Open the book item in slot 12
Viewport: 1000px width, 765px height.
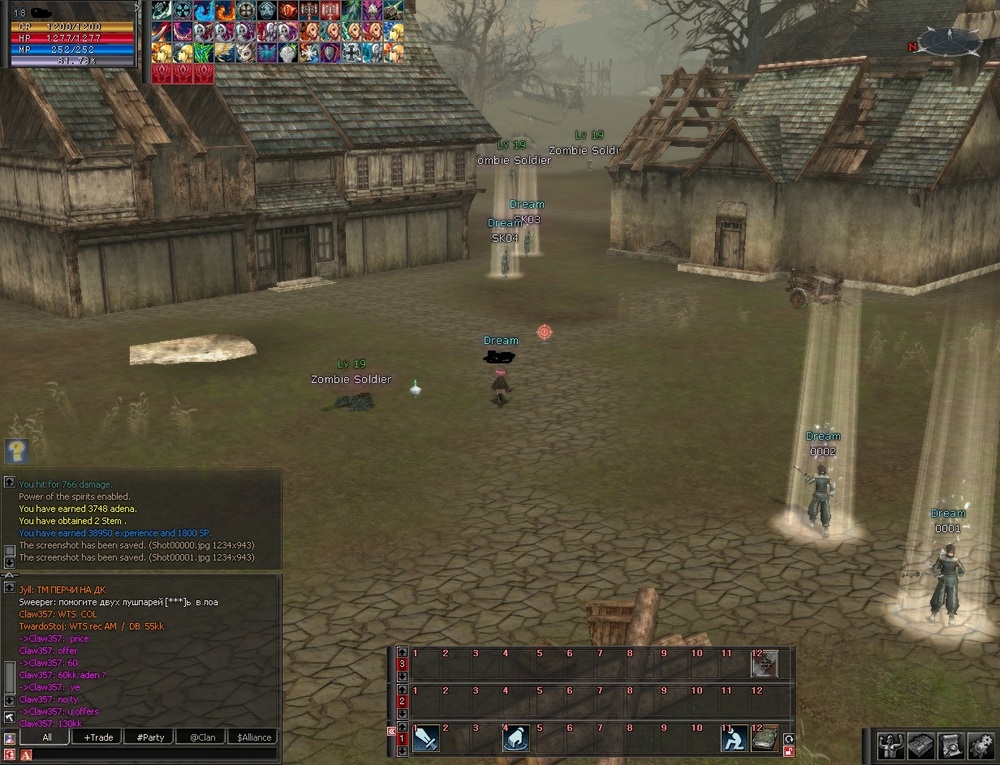click(x=765, y=738)
